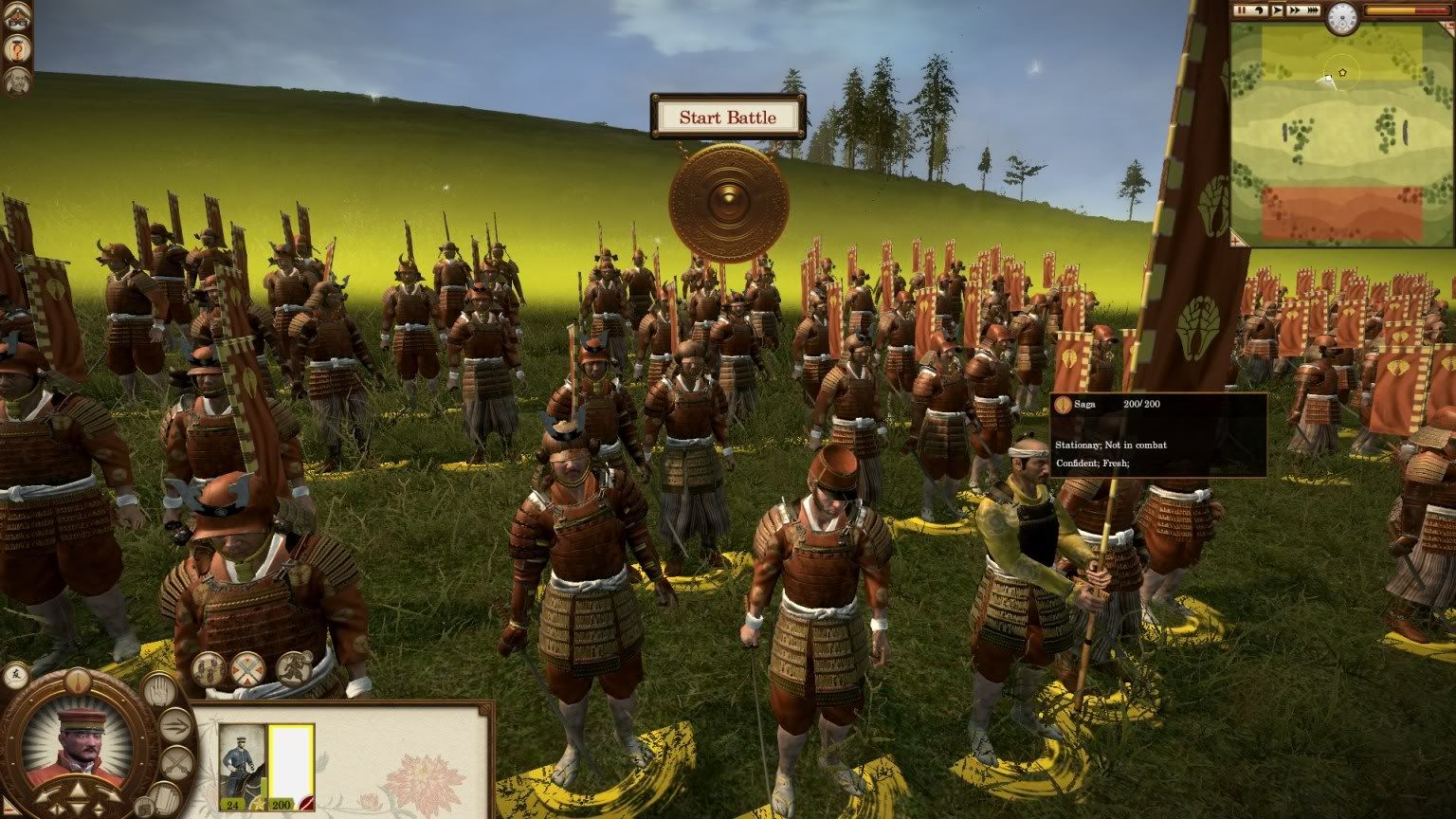The width and height of the screenshot is (1456, 819).
Task: Activate the crossed swords with arrows formation ability
Action: pyautogui.click(x=248, y=668)
